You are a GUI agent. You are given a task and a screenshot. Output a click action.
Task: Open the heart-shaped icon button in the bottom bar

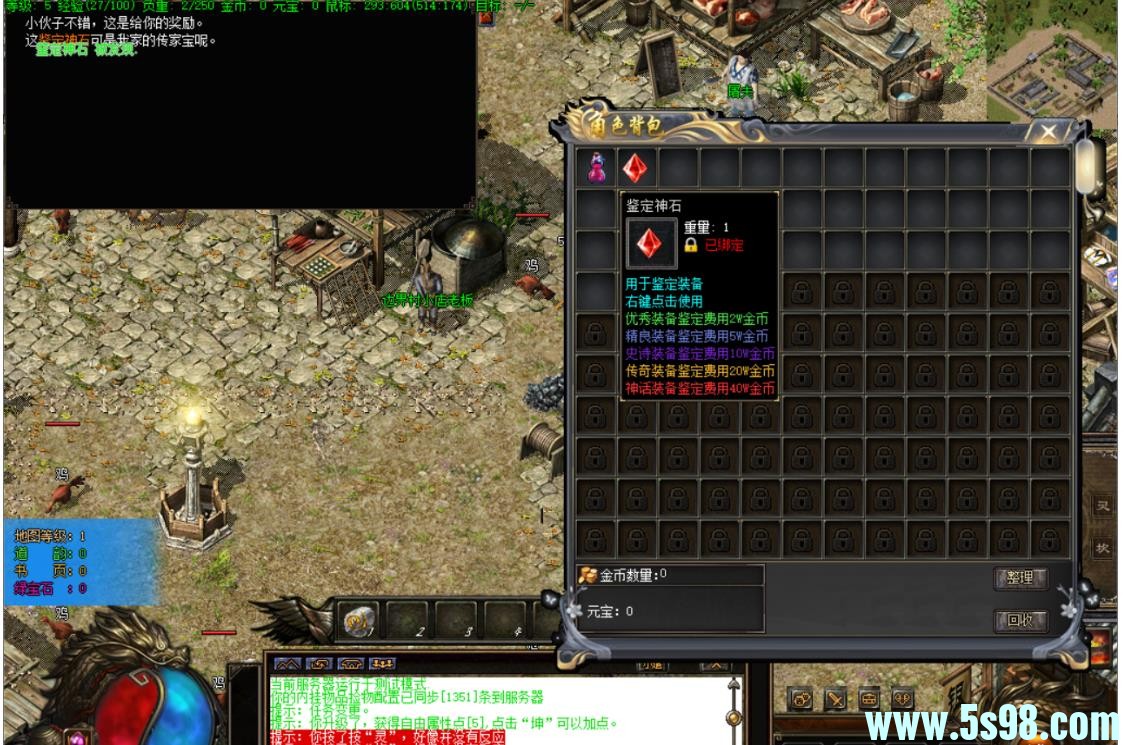pyautogui.click(x=903, y=700)
